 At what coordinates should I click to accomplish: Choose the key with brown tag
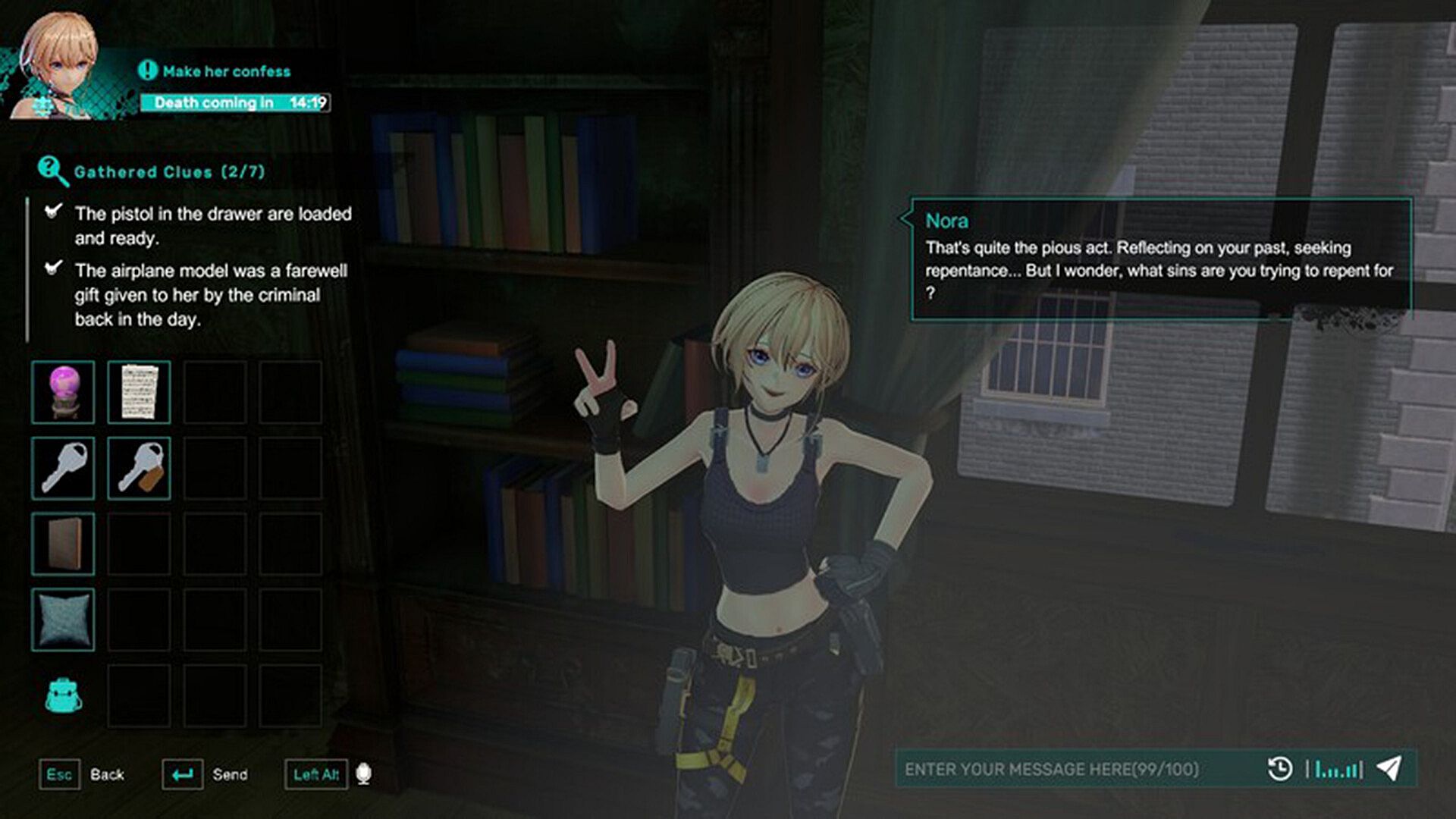click(139, 468)
